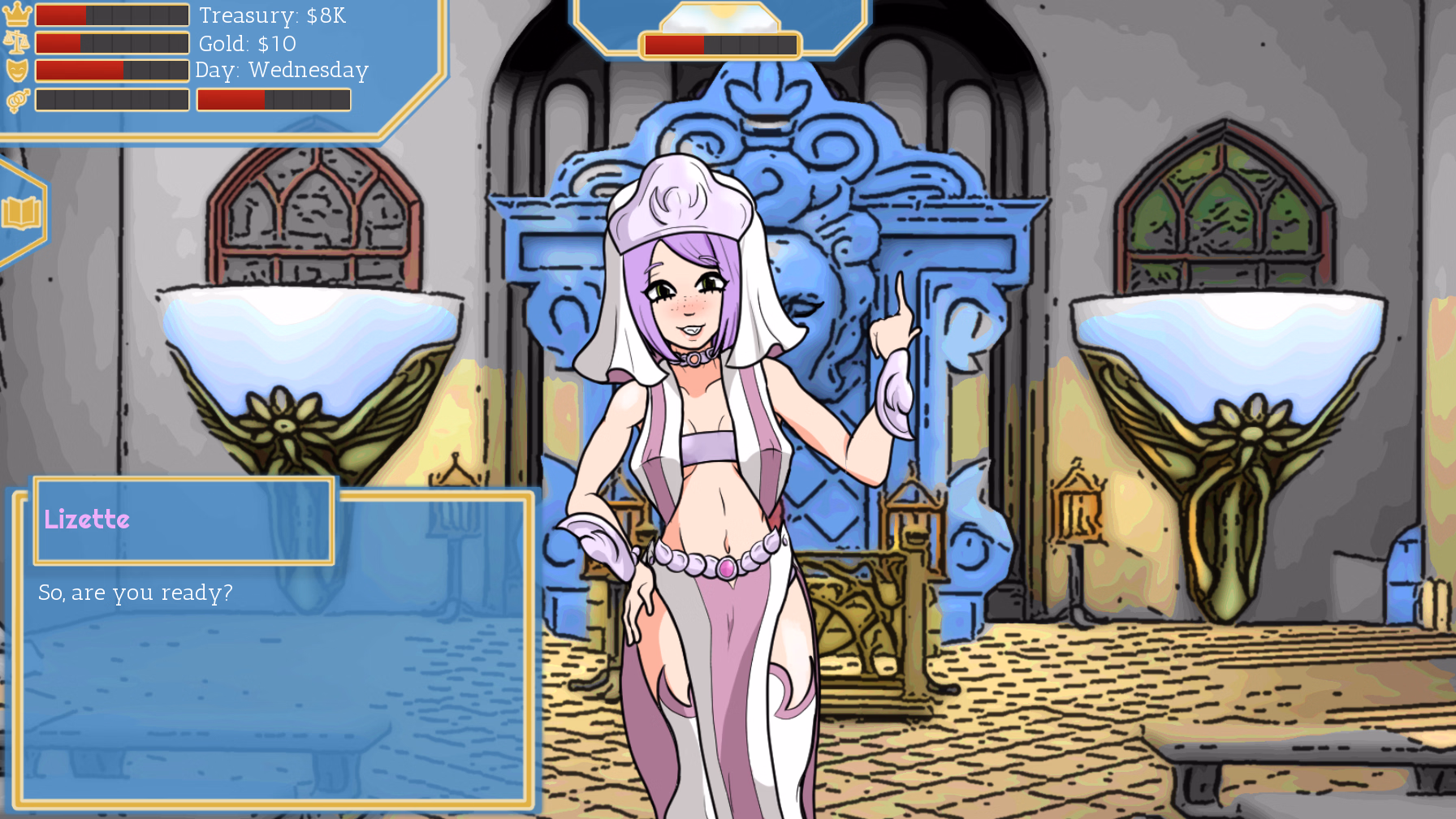The height and width of the screenshot is (819, 1456).
Task: Click the interlocked gender symbols icon
Action: (x=18, y=98)
